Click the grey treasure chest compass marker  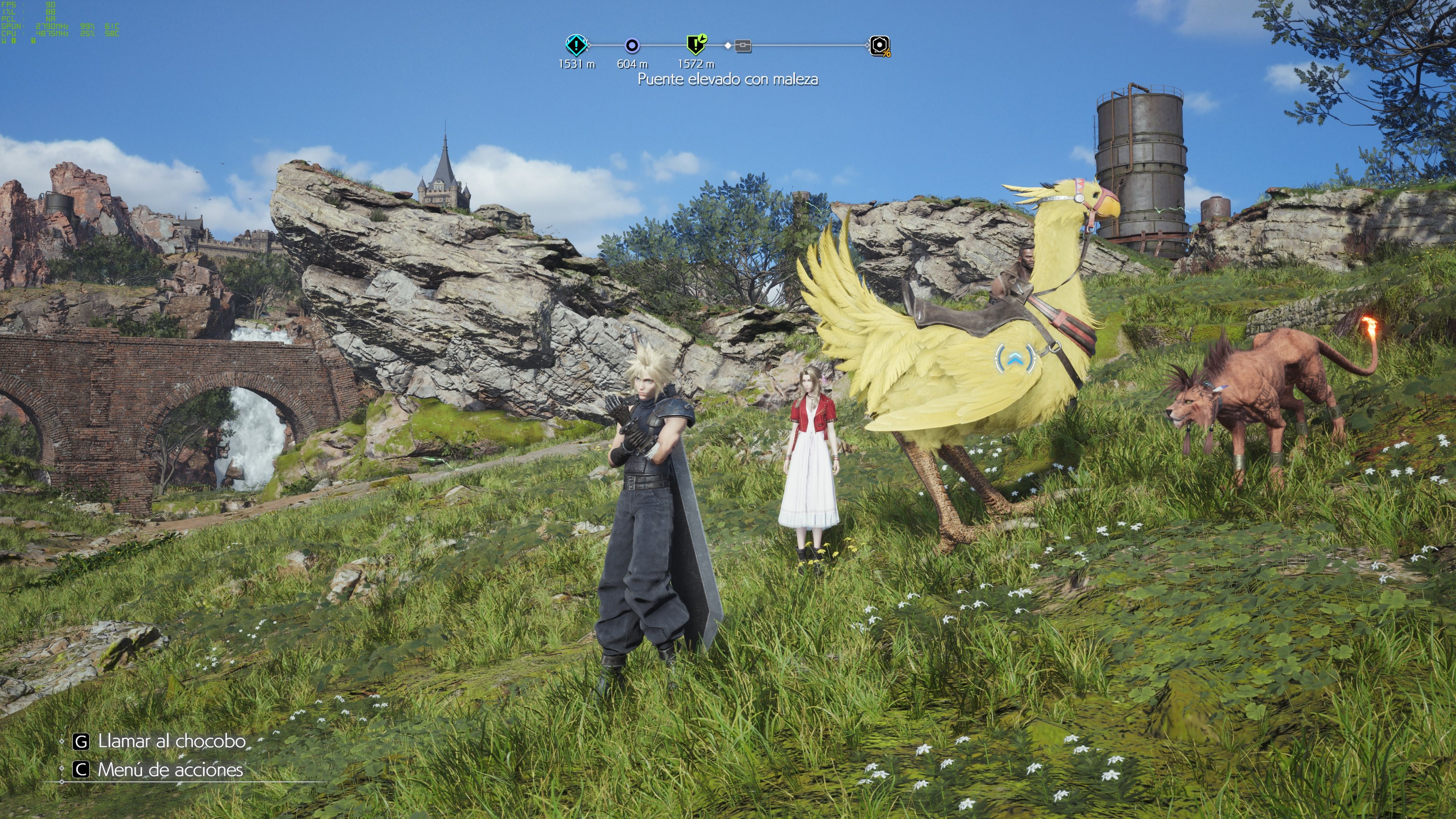(743, 46)
